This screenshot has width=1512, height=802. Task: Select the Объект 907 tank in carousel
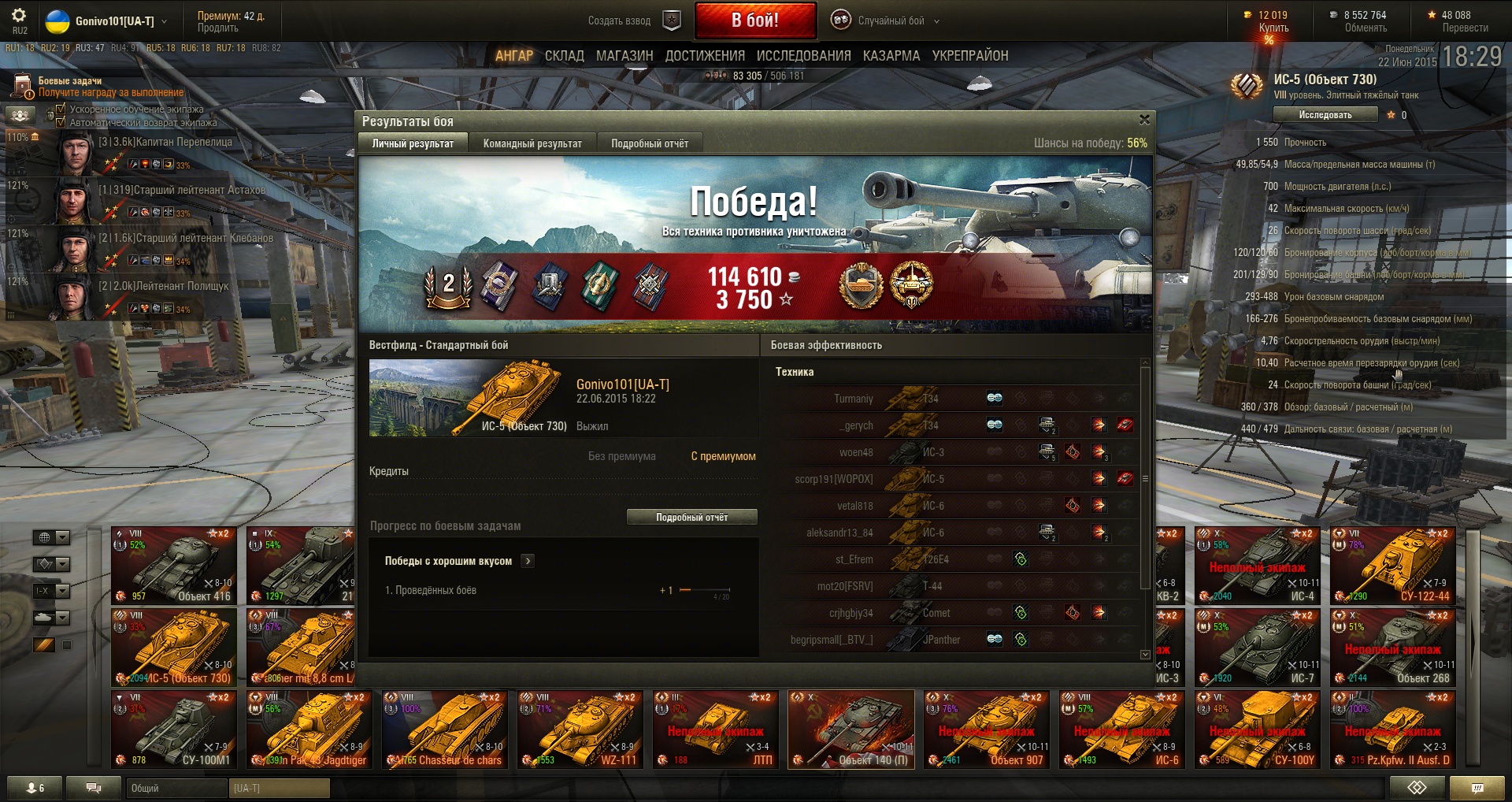click(987, 730)
